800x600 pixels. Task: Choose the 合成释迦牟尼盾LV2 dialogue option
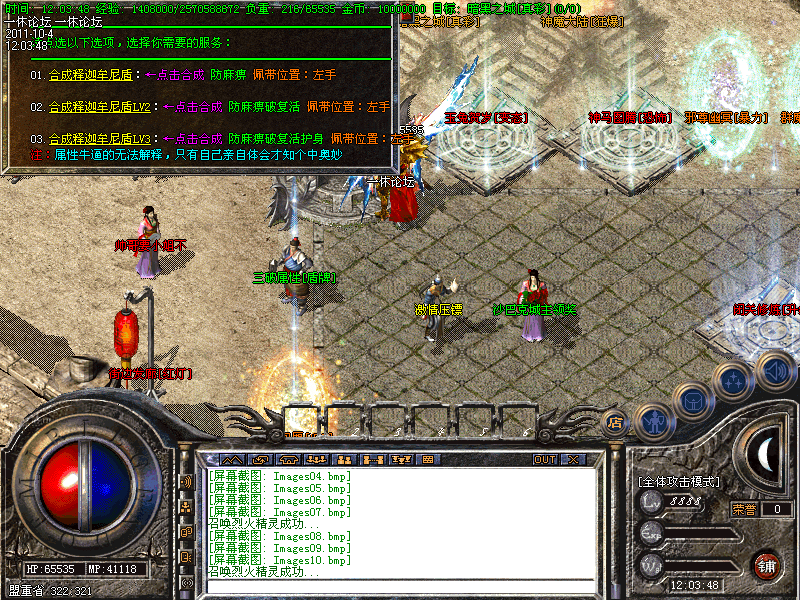103,106
